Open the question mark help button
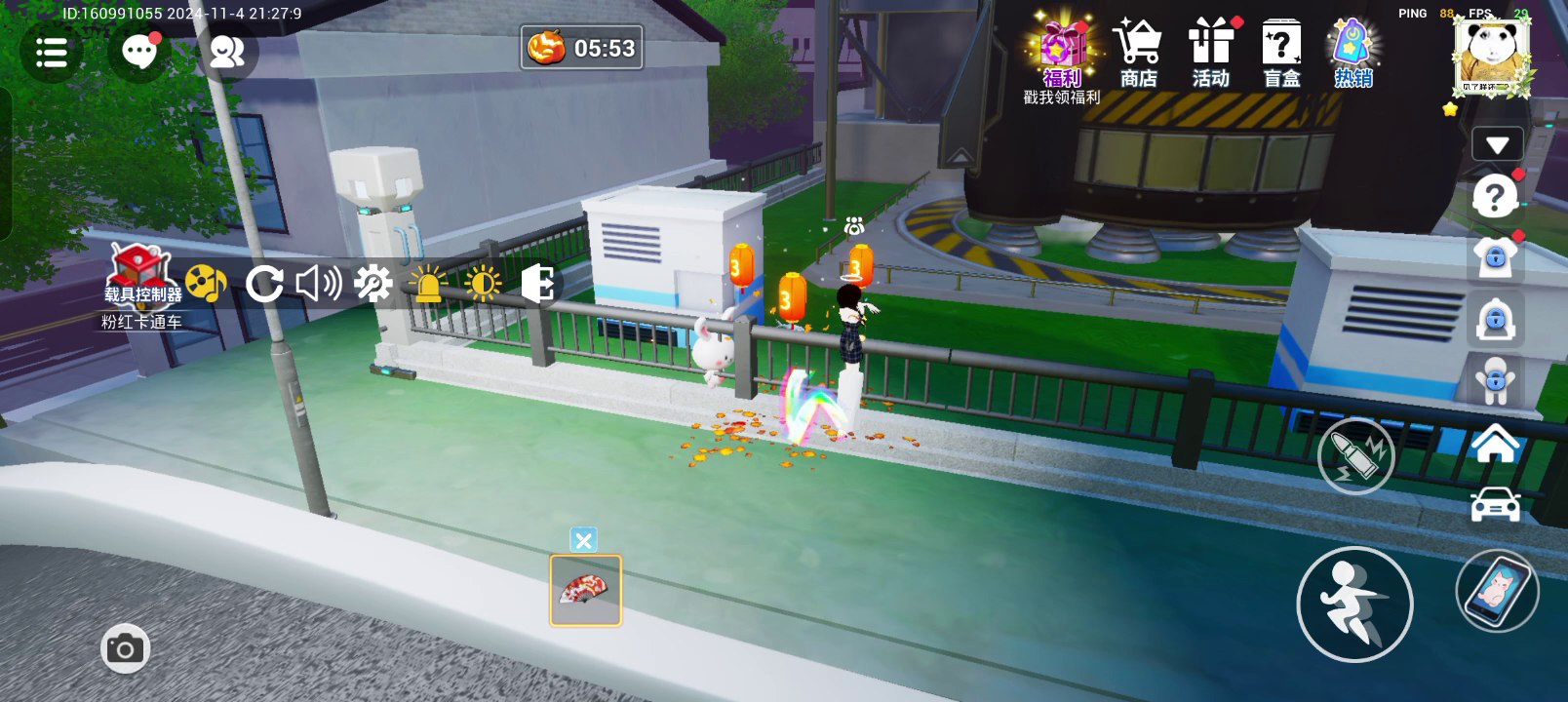This screenshot has width=1568, height=702. pos(1494,198)
